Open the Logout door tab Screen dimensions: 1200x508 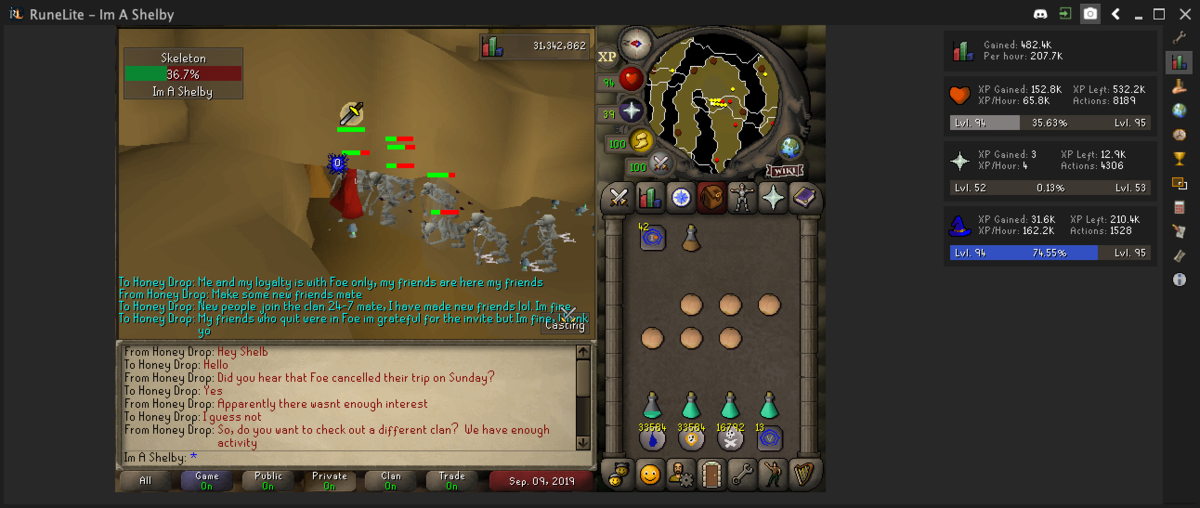click(712, 473)
